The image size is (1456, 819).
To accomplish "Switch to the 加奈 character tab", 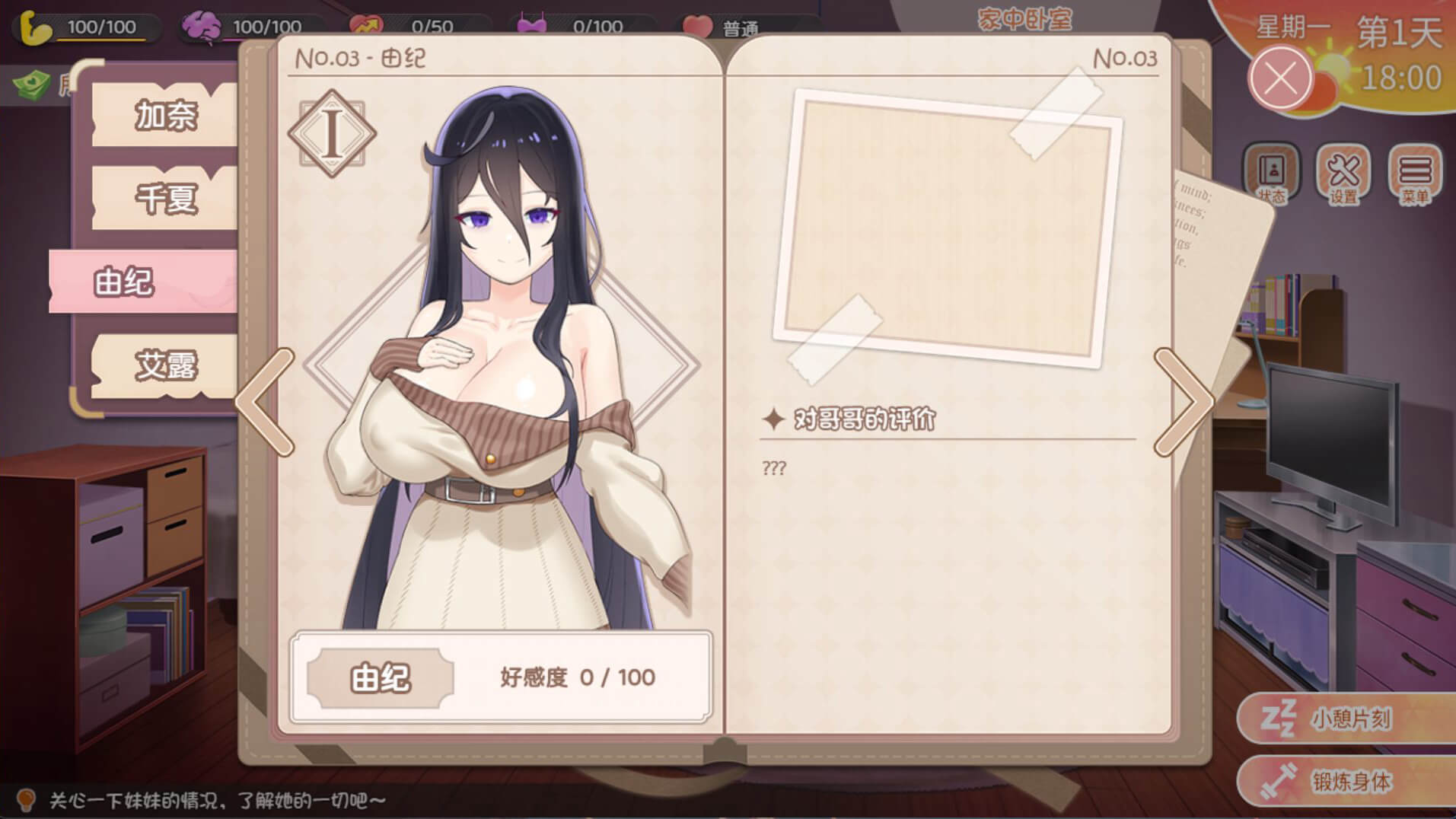I will click(x=164, y=116).
